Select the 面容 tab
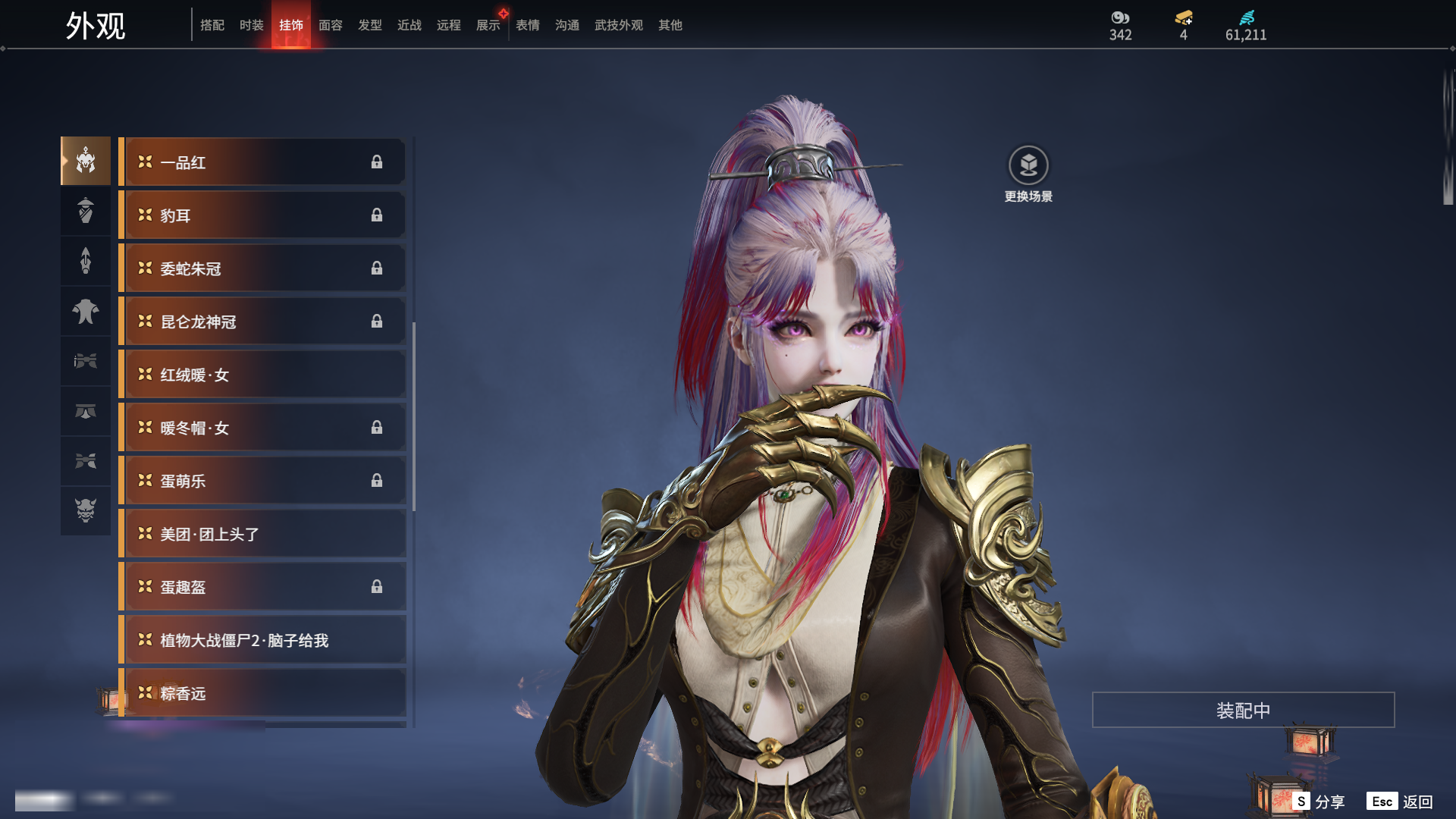The height and width of the screenshot is (819, 1456). point(330,25)
